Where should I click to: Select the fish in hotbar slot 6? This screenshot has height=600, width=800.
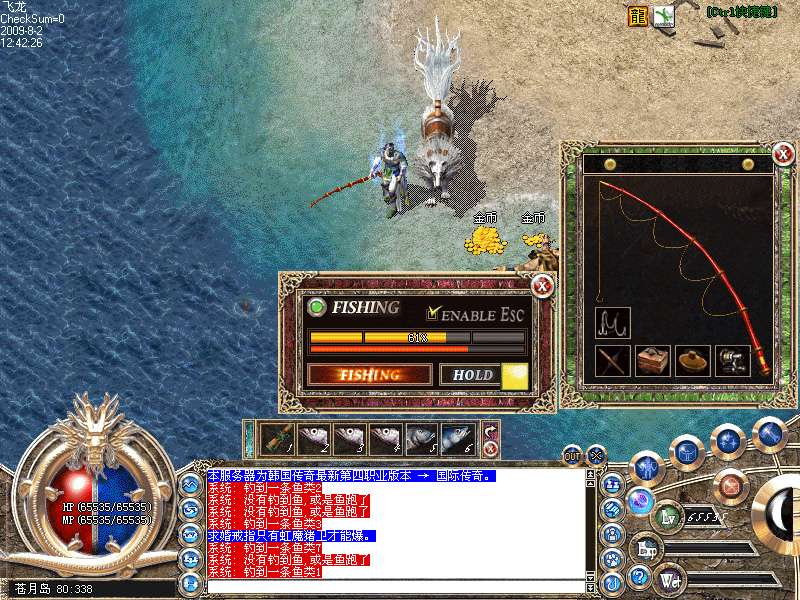tap(458, 438)
